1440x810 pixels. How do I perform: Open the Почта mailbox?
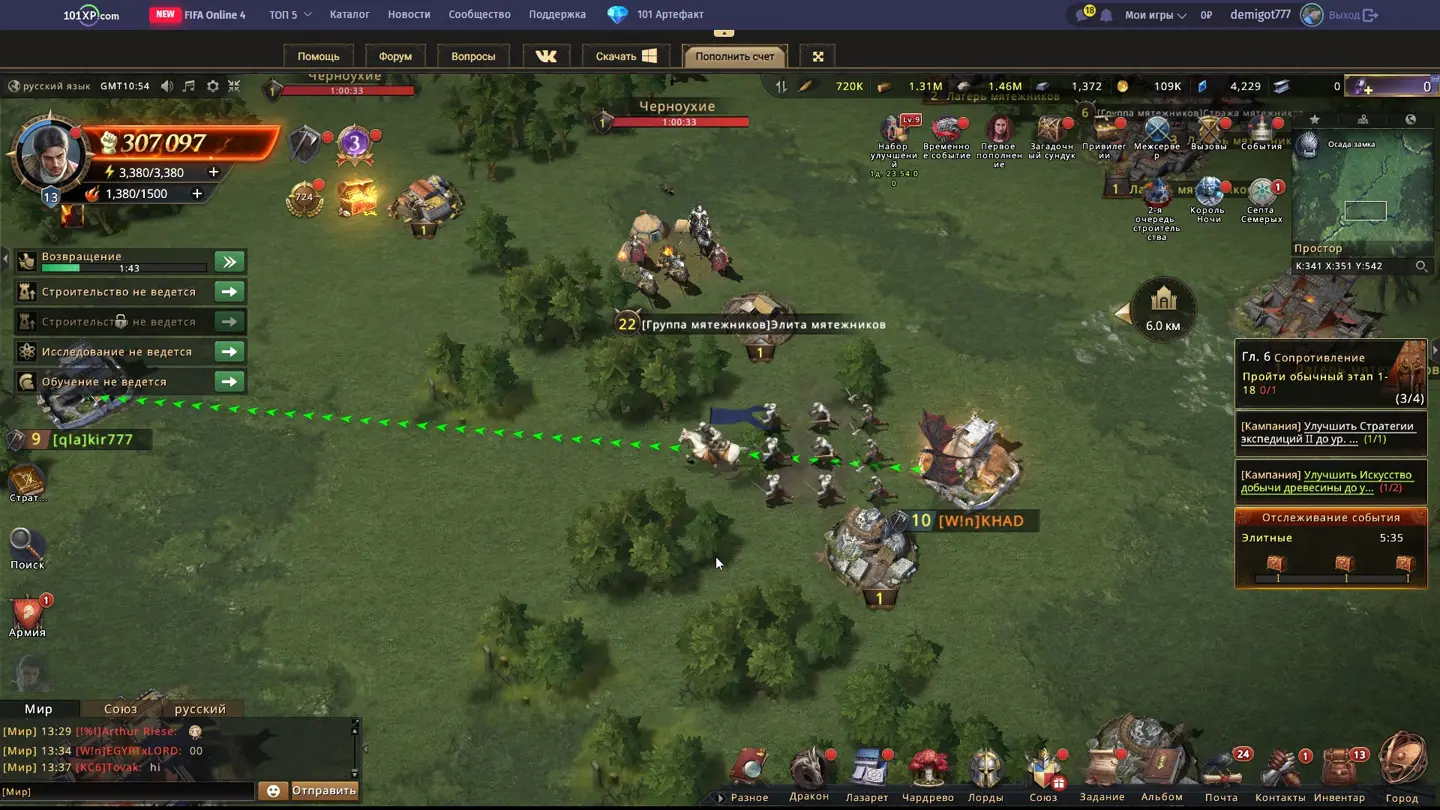point(1223,772)
